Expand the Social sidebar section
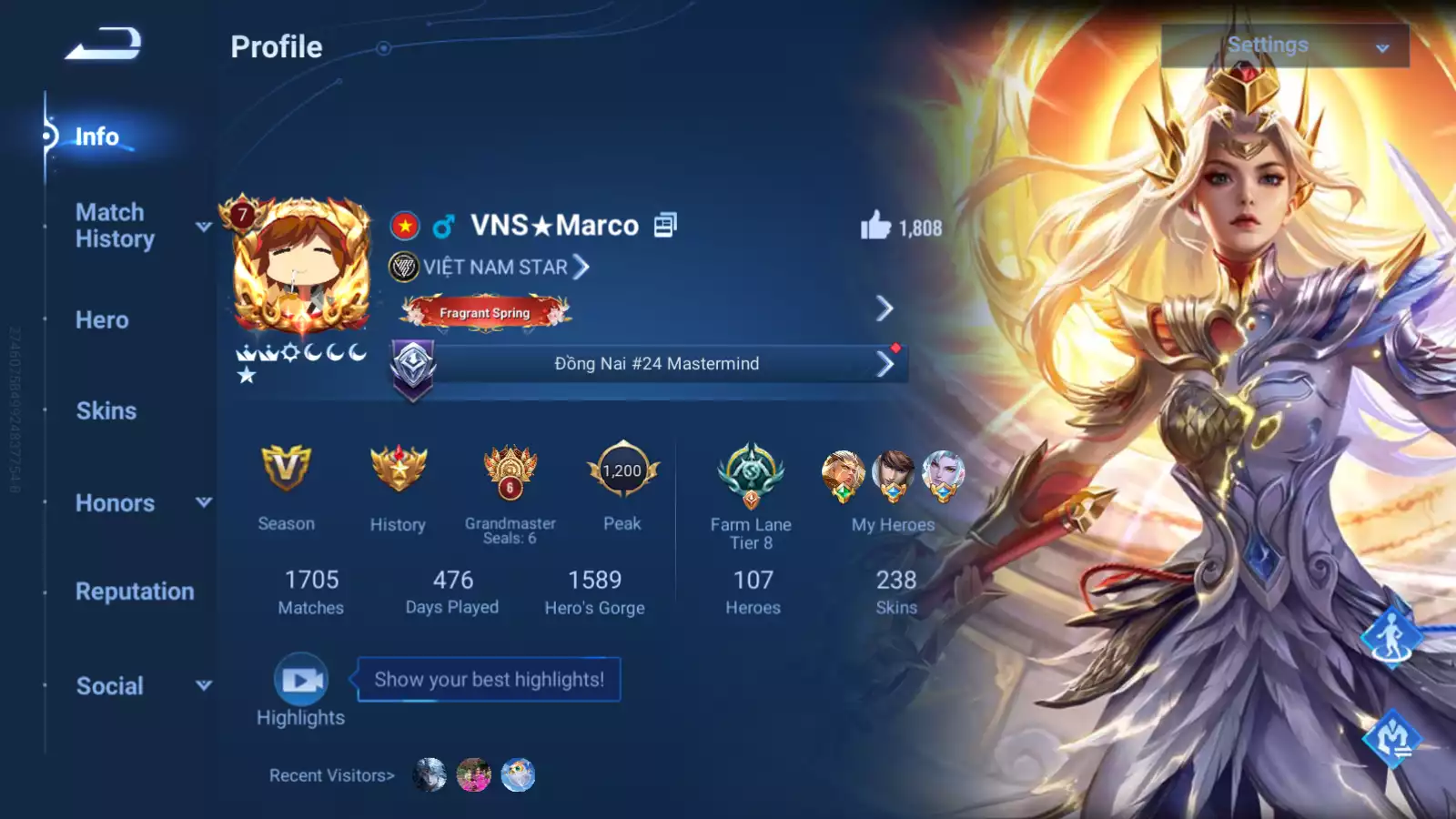 pyautogui.click(x=109, y=686)
